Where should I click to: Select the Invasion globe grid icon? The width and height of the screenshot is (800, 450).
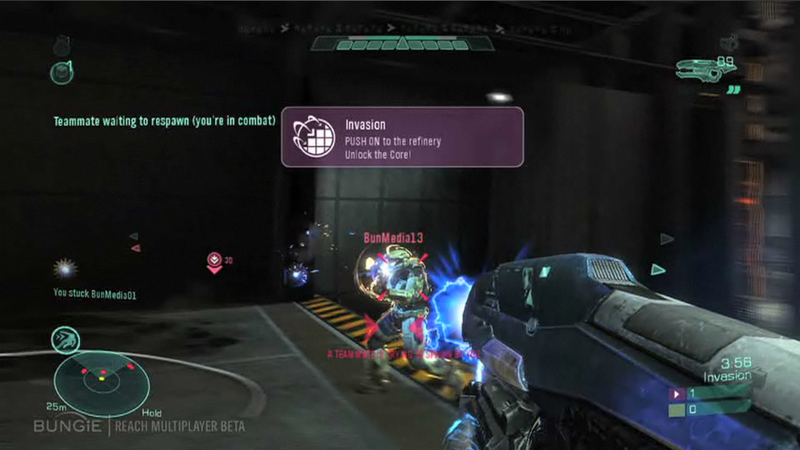314,137
